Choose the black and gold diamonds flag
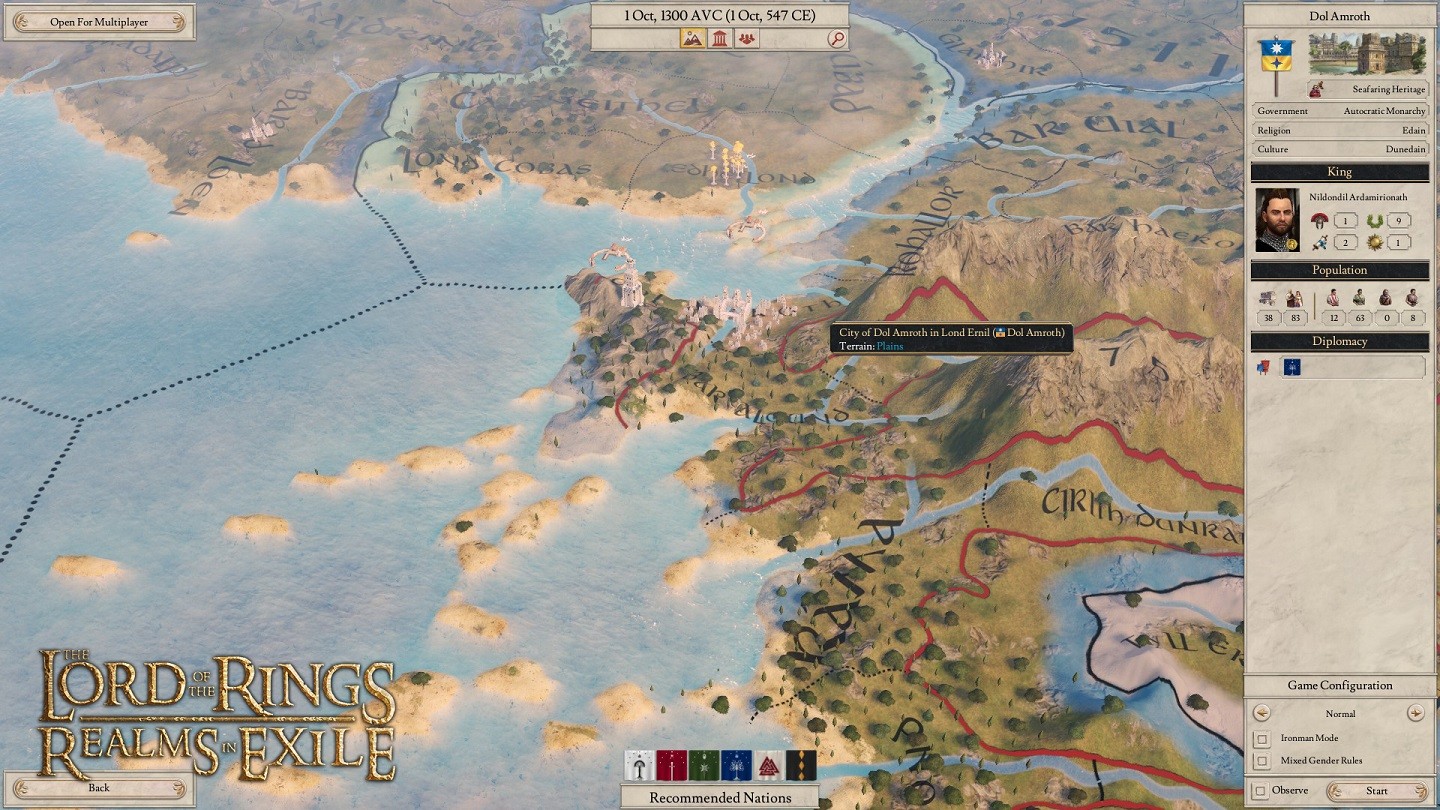 pyautogui.click(x=801, y=766)
